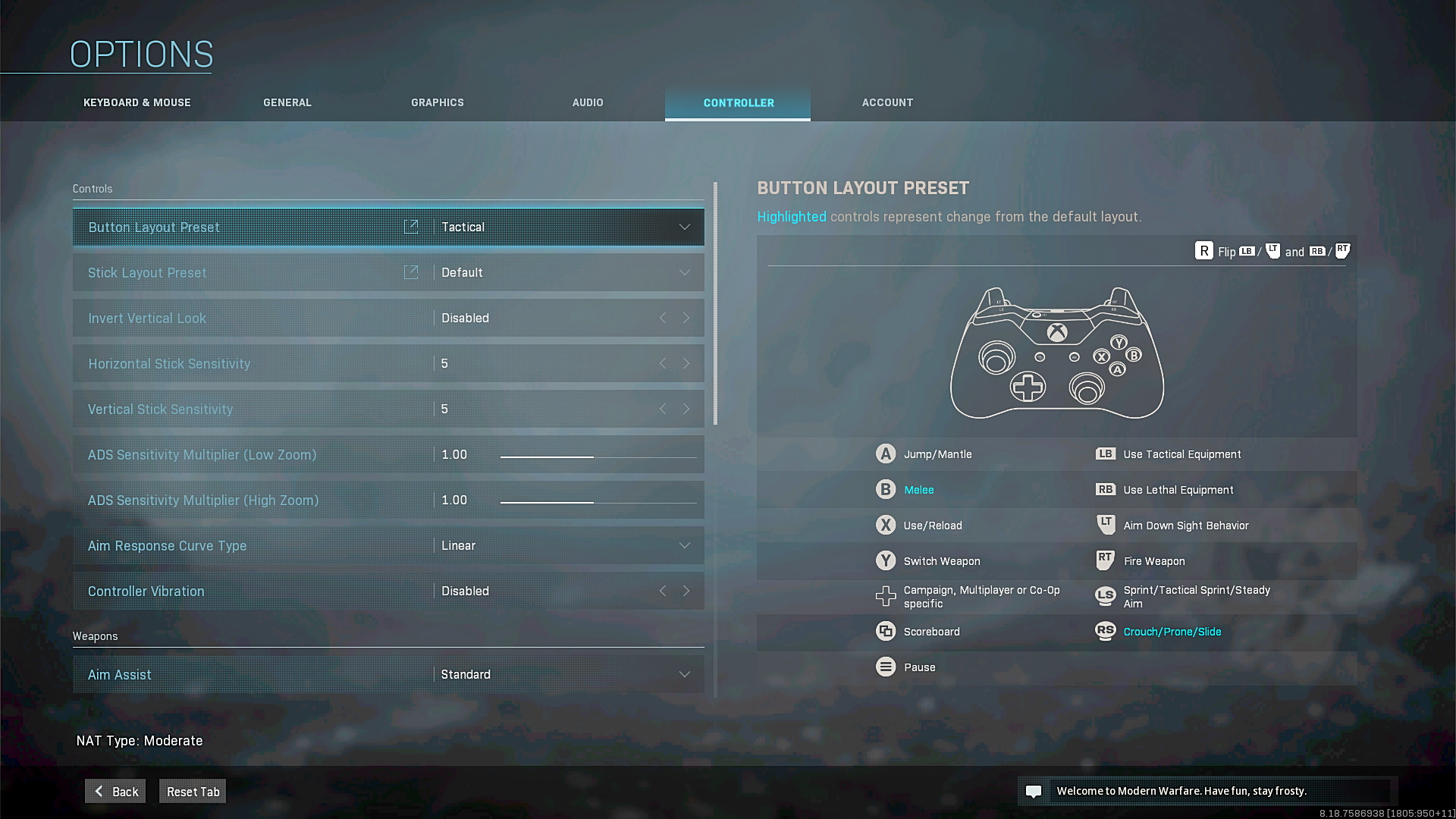Select the Y Switch Weapon icon
This screenshot has height=819, width=1456.
click(886, 560)
